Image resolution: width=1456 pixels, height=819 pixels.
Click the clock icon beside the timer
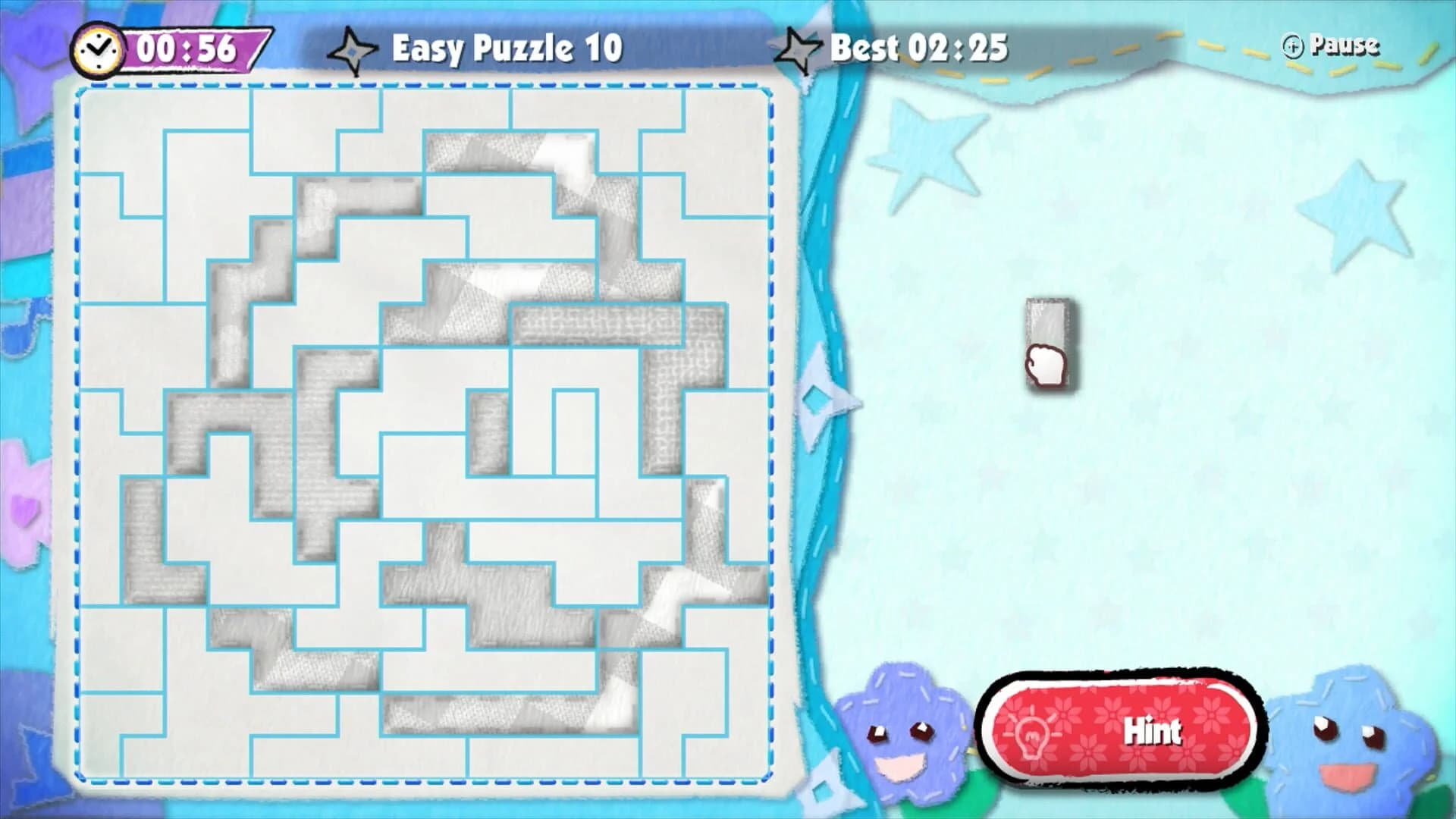[x=97, y=48]
